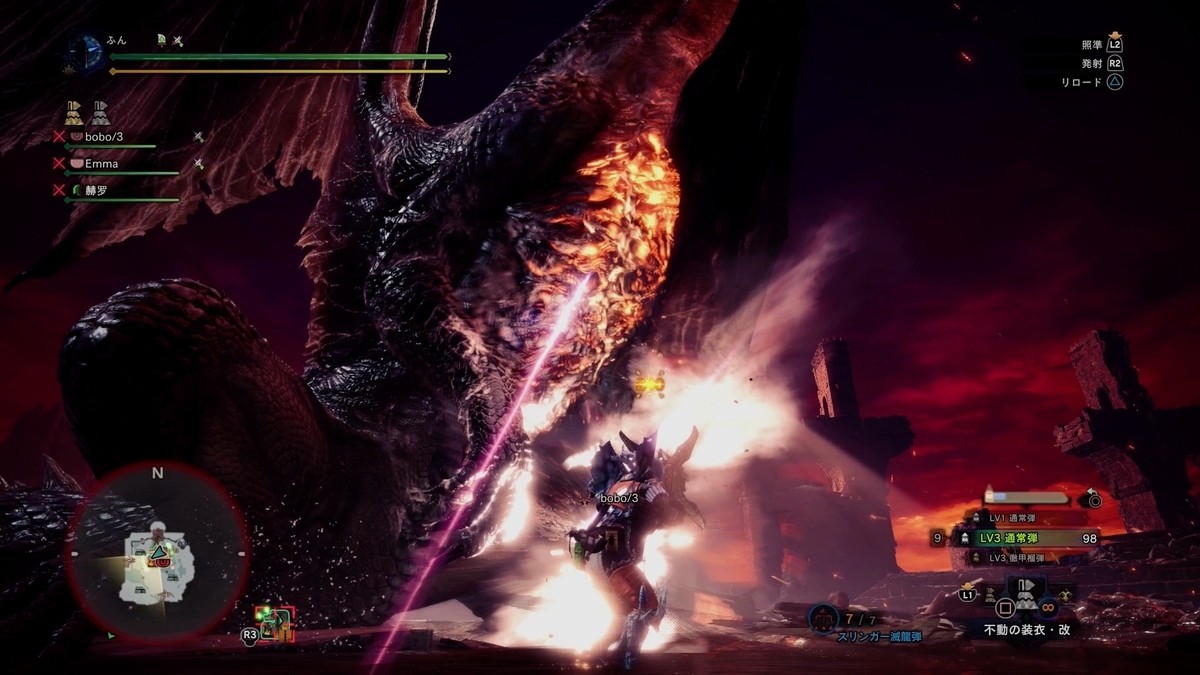The width and height of the screenshot is (1200, 675).
Task: Click the red-framed monster target icon
Action: 273,622
